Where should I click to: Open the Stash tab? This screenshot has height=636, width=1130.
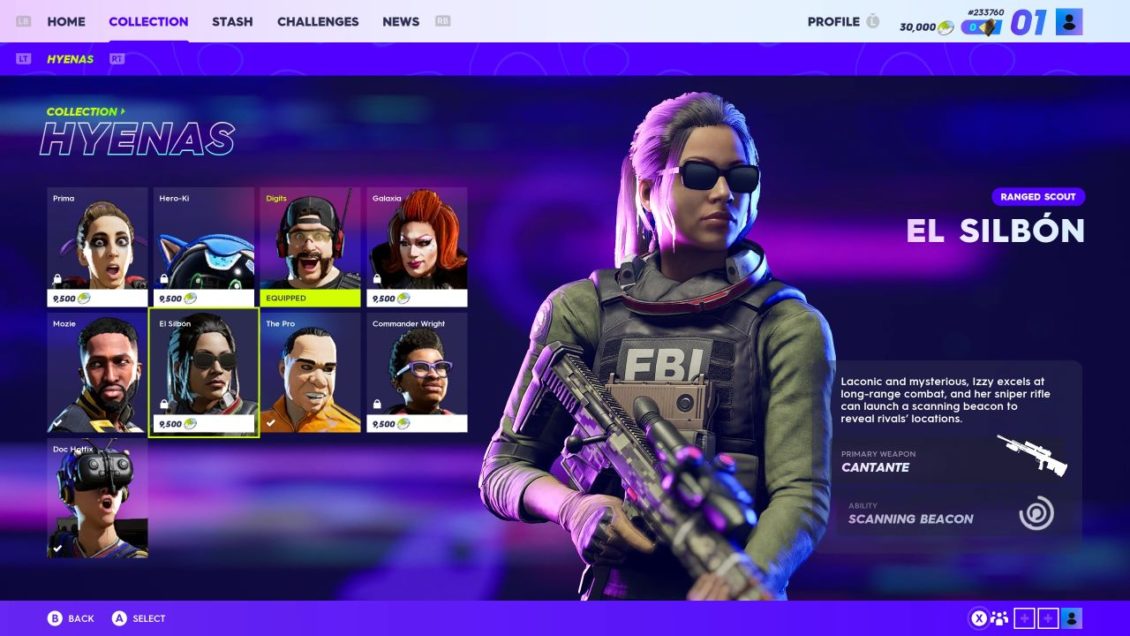point(232,21)
